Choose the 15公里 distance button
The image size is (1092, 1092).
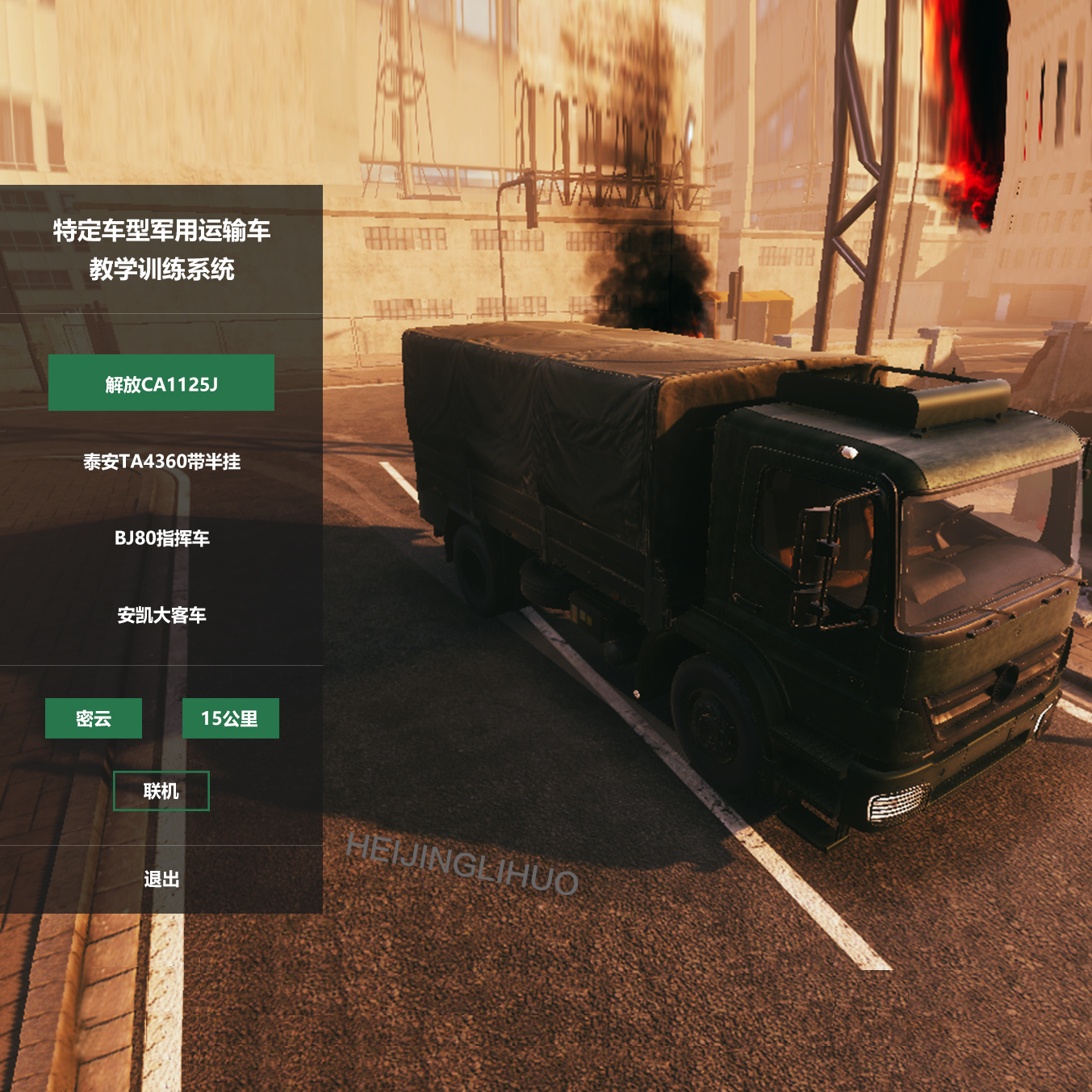click(230, 718)
